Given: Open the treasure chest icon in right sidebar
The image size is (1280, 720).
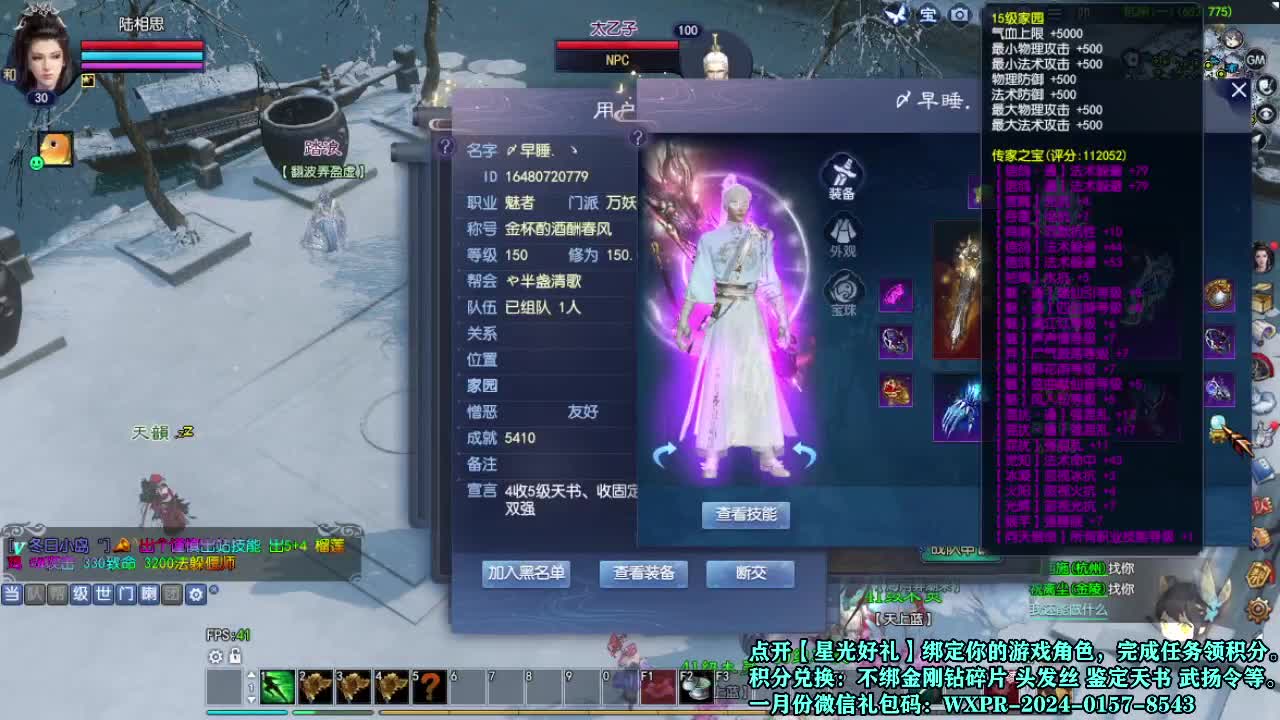Looking at the screenshot, I should click(x=1262, y=296).
